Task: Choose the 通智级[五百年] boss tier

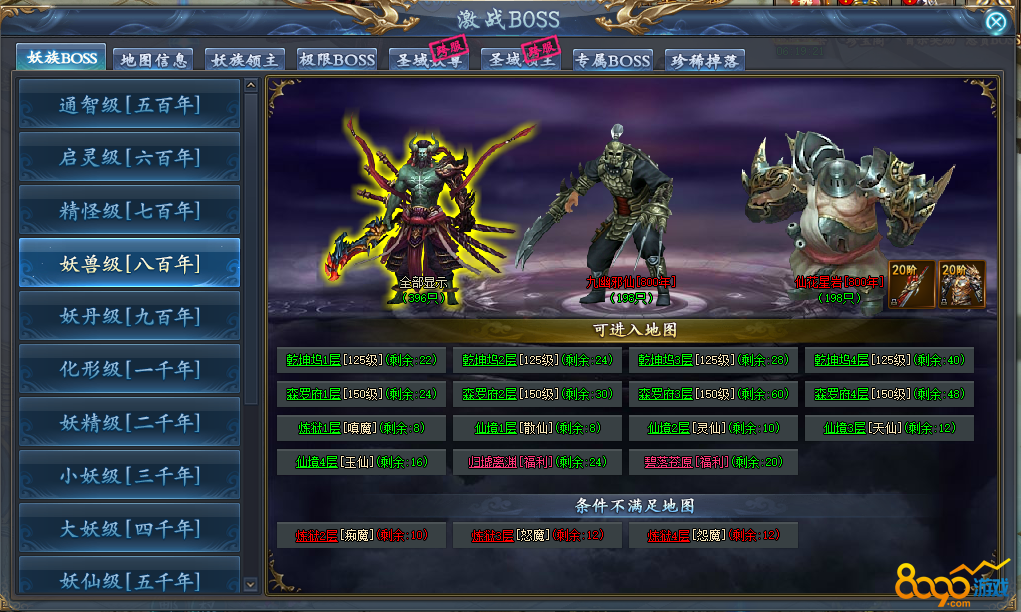Action: pyautogui.click(x=129, y=105)
